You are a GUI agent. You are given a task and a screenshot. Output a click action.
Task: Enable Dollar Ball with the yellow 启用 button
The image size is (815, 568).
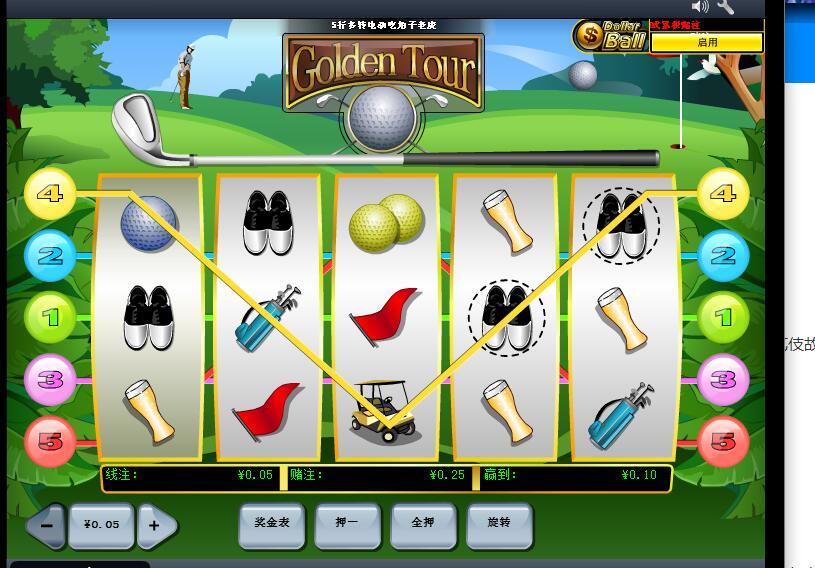(x=706, y=43)
